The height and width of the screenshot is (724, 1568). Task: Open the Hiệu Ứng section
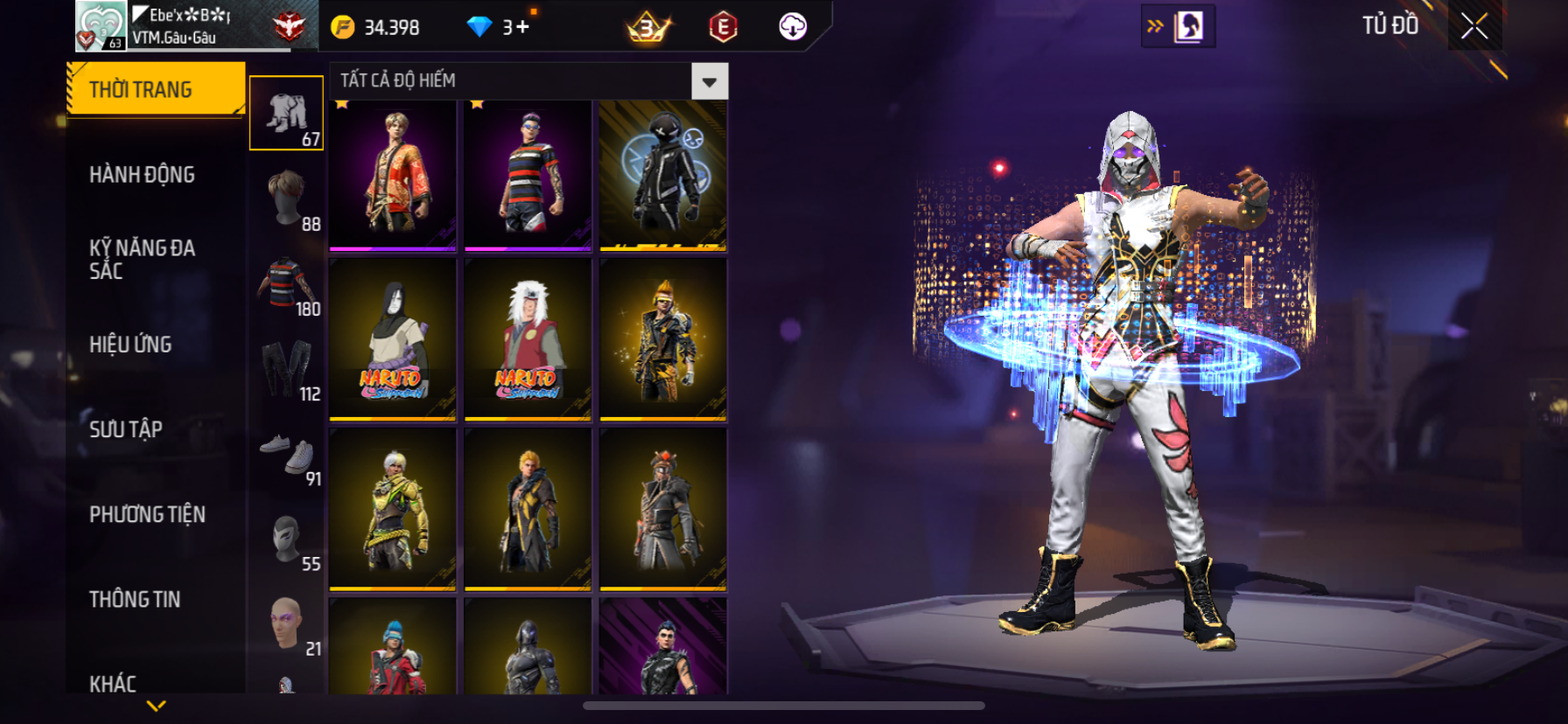(131, 345)
